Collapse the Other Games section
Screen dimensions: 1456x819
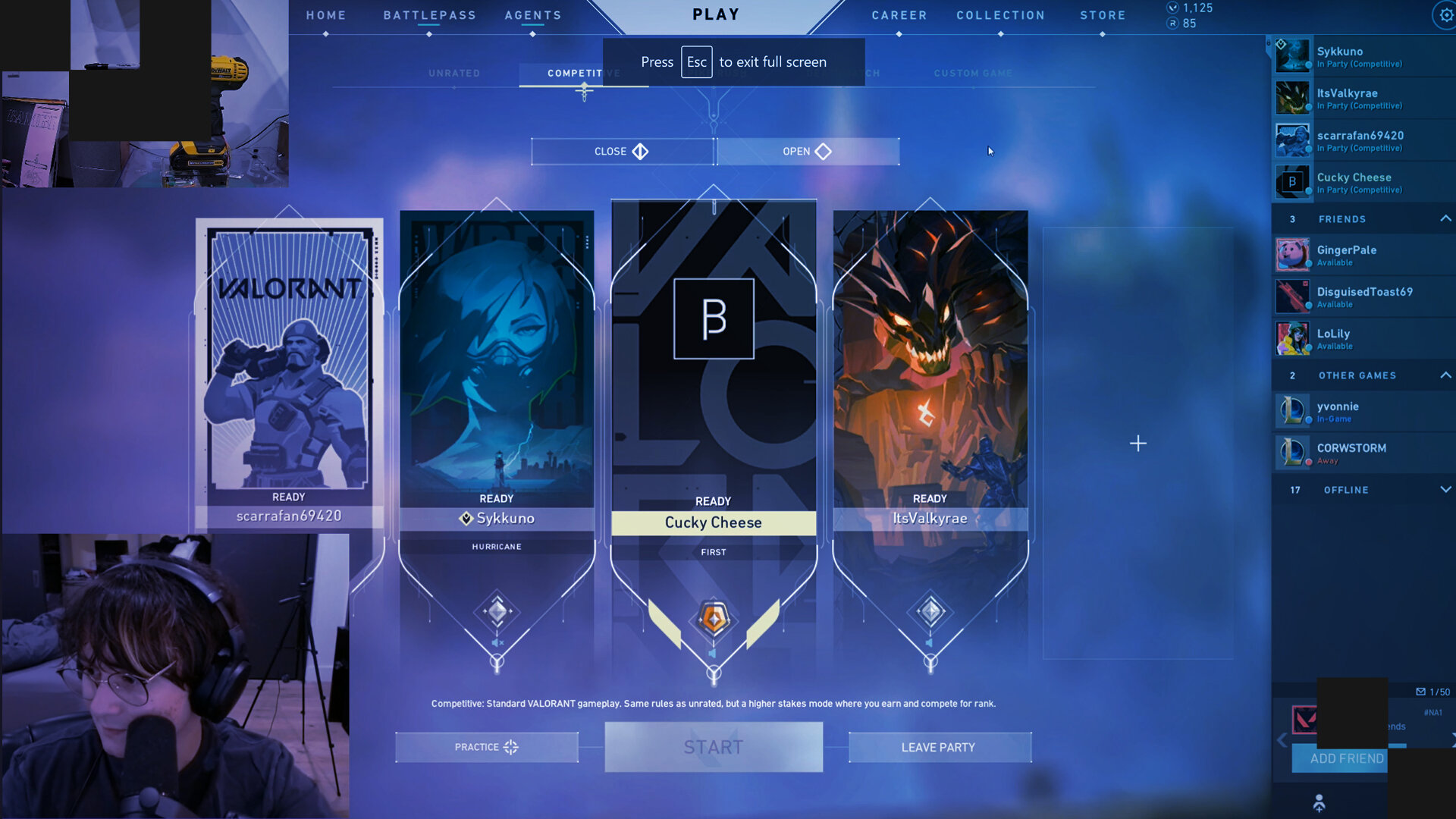click(x=1445, y=375)
